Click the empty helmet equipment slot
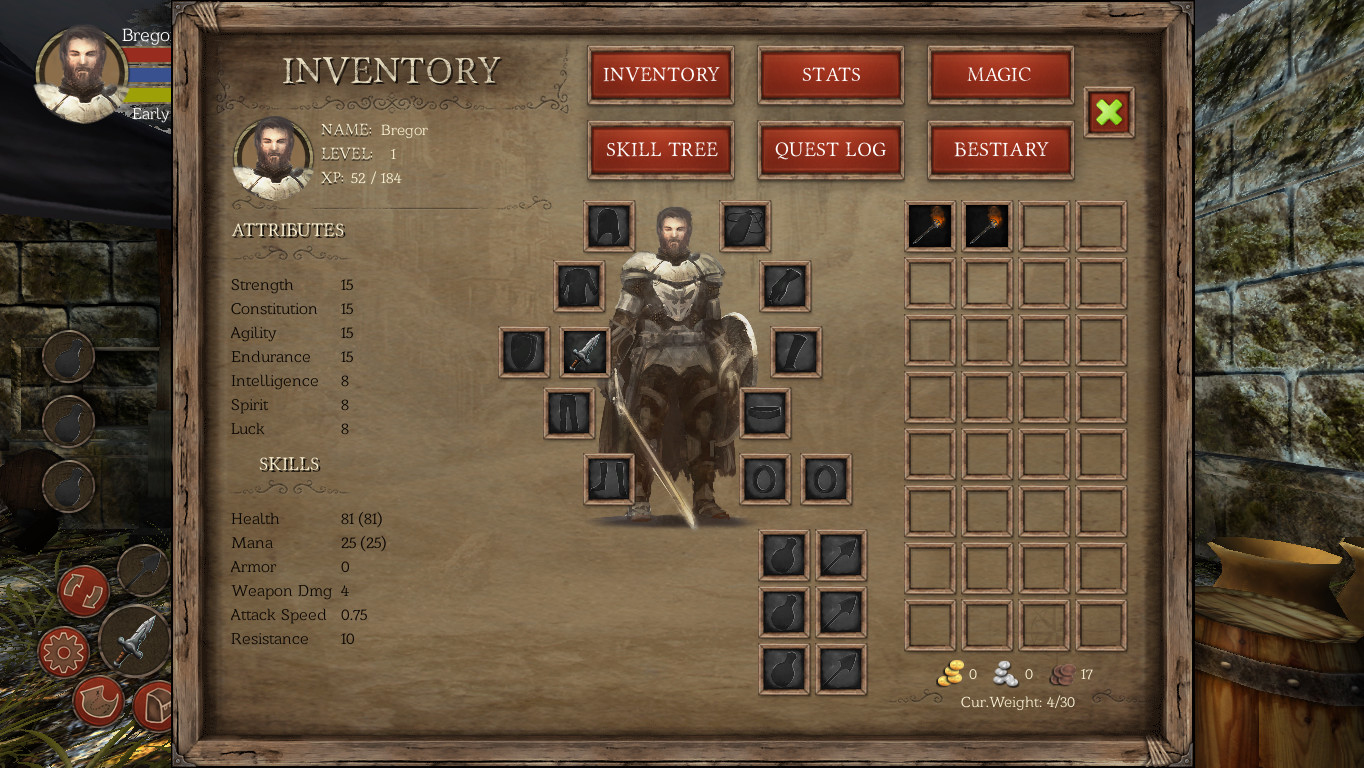The height and width of the screenshot is (768, 1364). coord(609,226)
